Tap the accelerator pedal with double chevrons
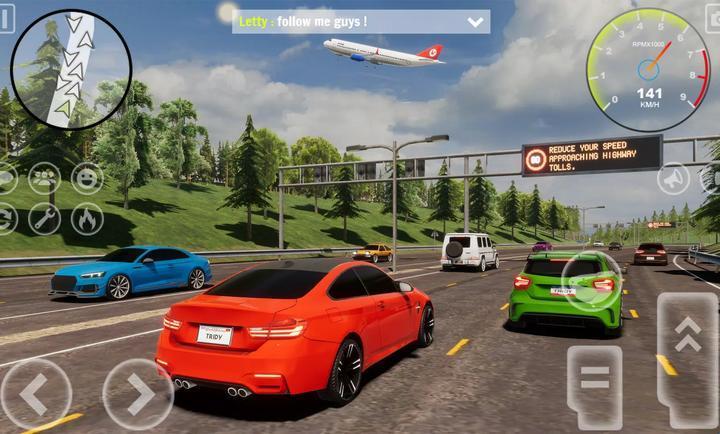Image resolution: width=720 pixels, height=434 pixels. coord(687,360)
